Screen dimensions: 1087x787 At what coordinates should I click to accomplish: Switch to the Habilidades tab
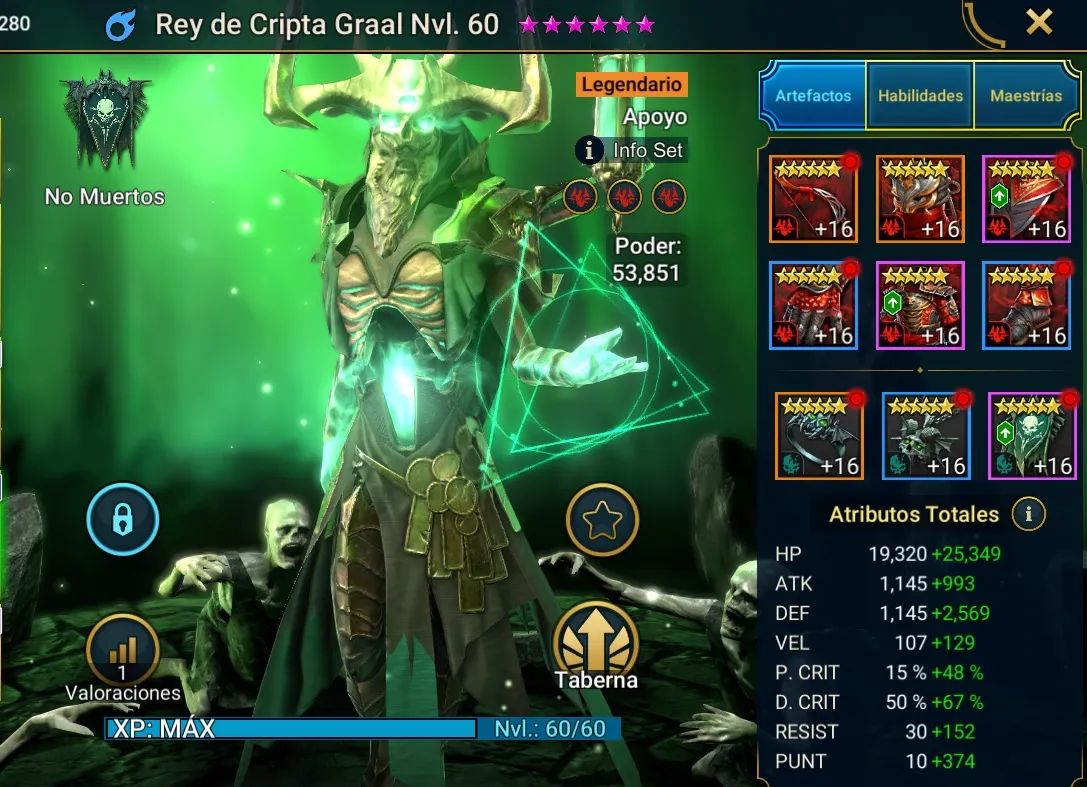[x=920, y=96]
